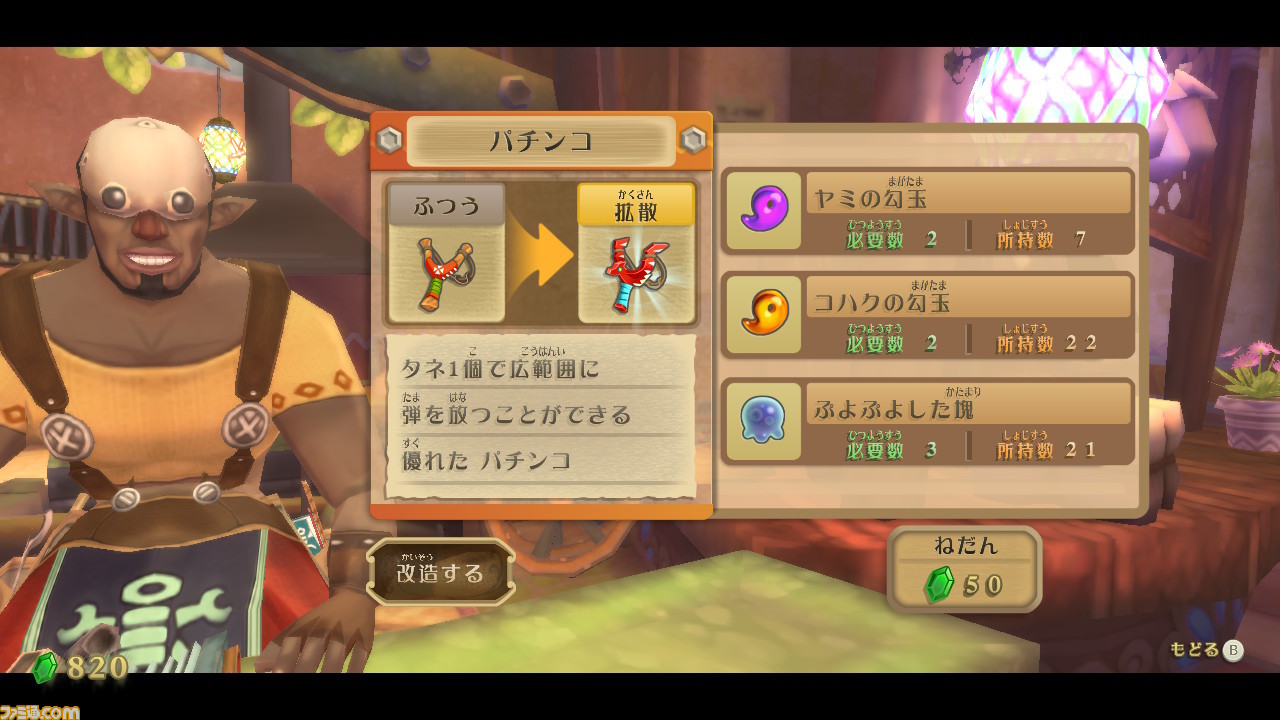Image resolution: width=1280 pixels, height=720 pixels.
Task: Select the upgraded scattershot slingshot image
Action: [637, 272]
